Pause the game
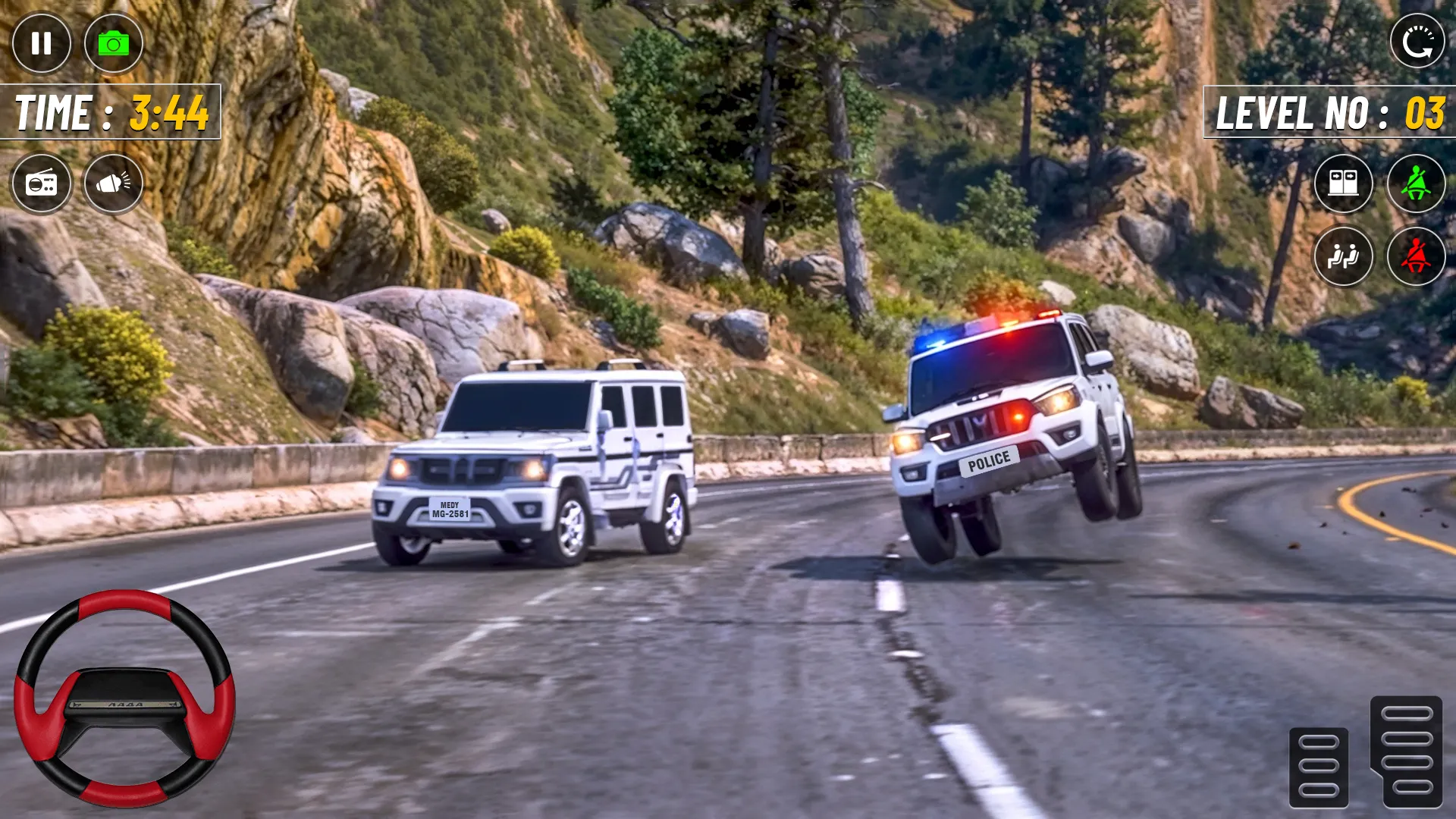 click(x=42, y=43)
